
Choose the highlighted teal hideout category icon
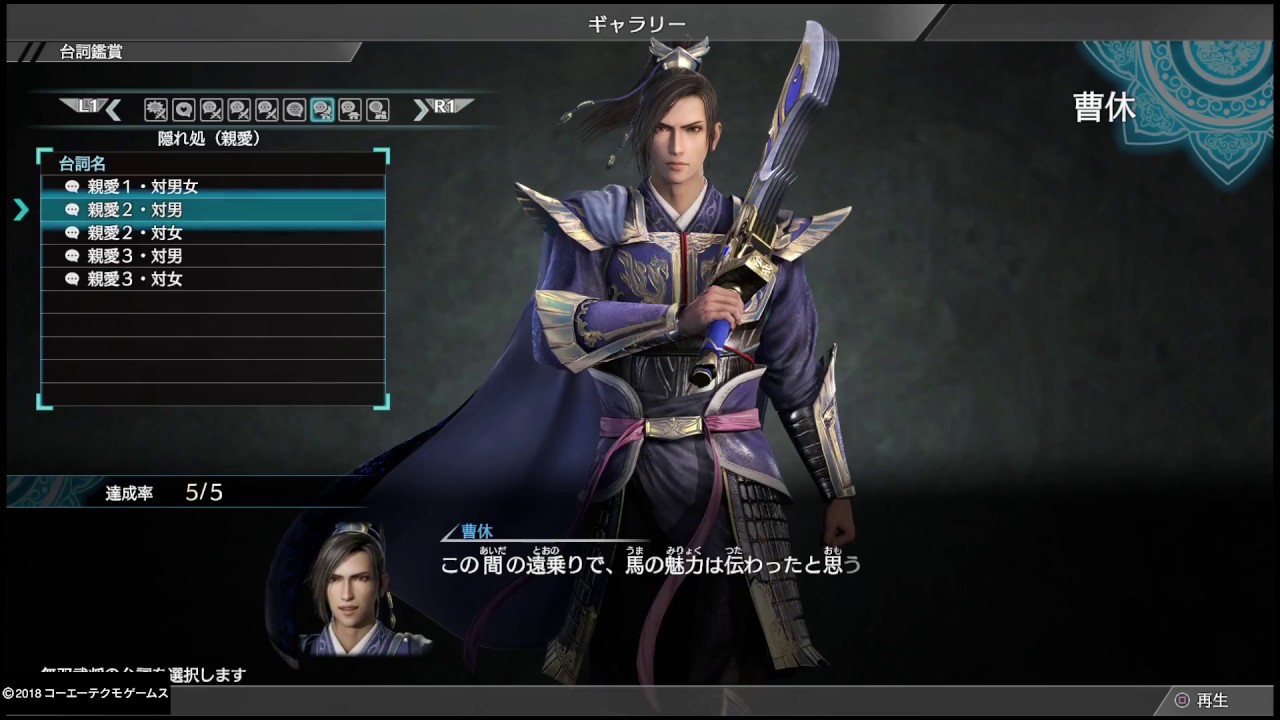coord(322,109)
